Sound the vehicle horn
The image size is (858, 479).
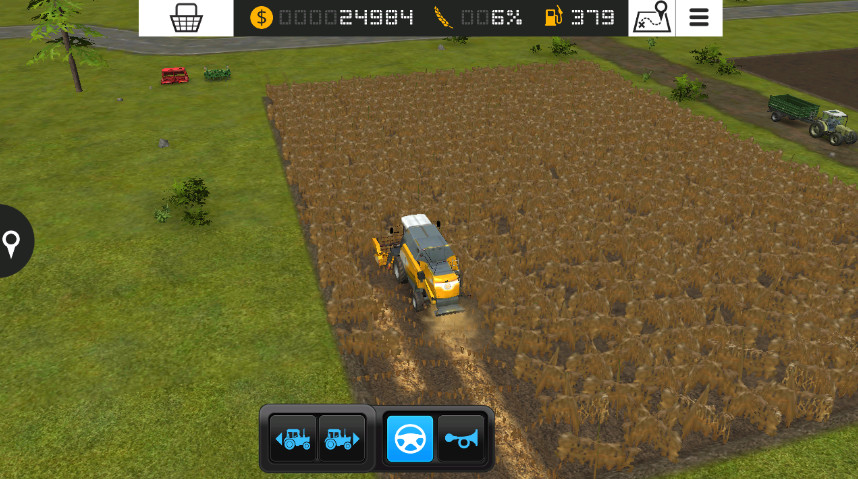[x=461, y=438]
